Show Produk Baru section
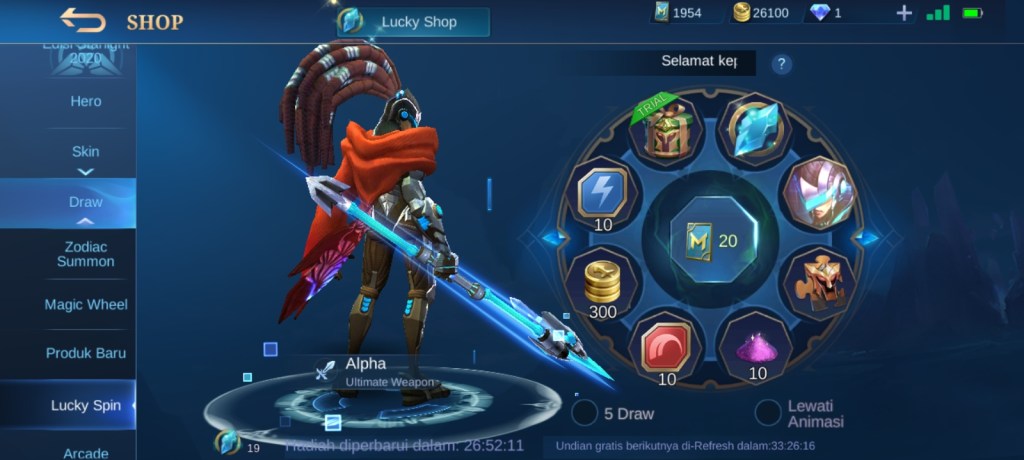This screenshot has width=1024, height=460. coord(86,353)
